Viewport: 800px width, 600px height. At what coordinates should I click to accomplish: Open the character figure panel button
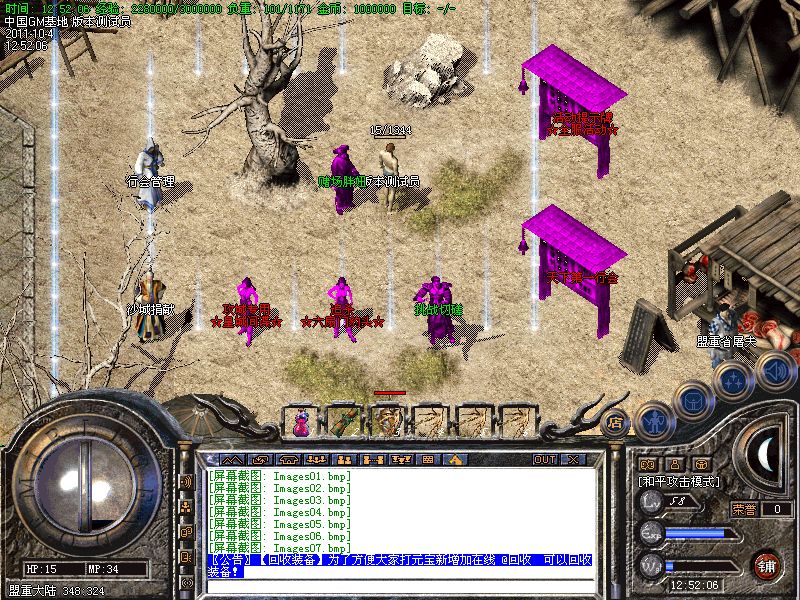pyautogui.click(x=653, y=421)
